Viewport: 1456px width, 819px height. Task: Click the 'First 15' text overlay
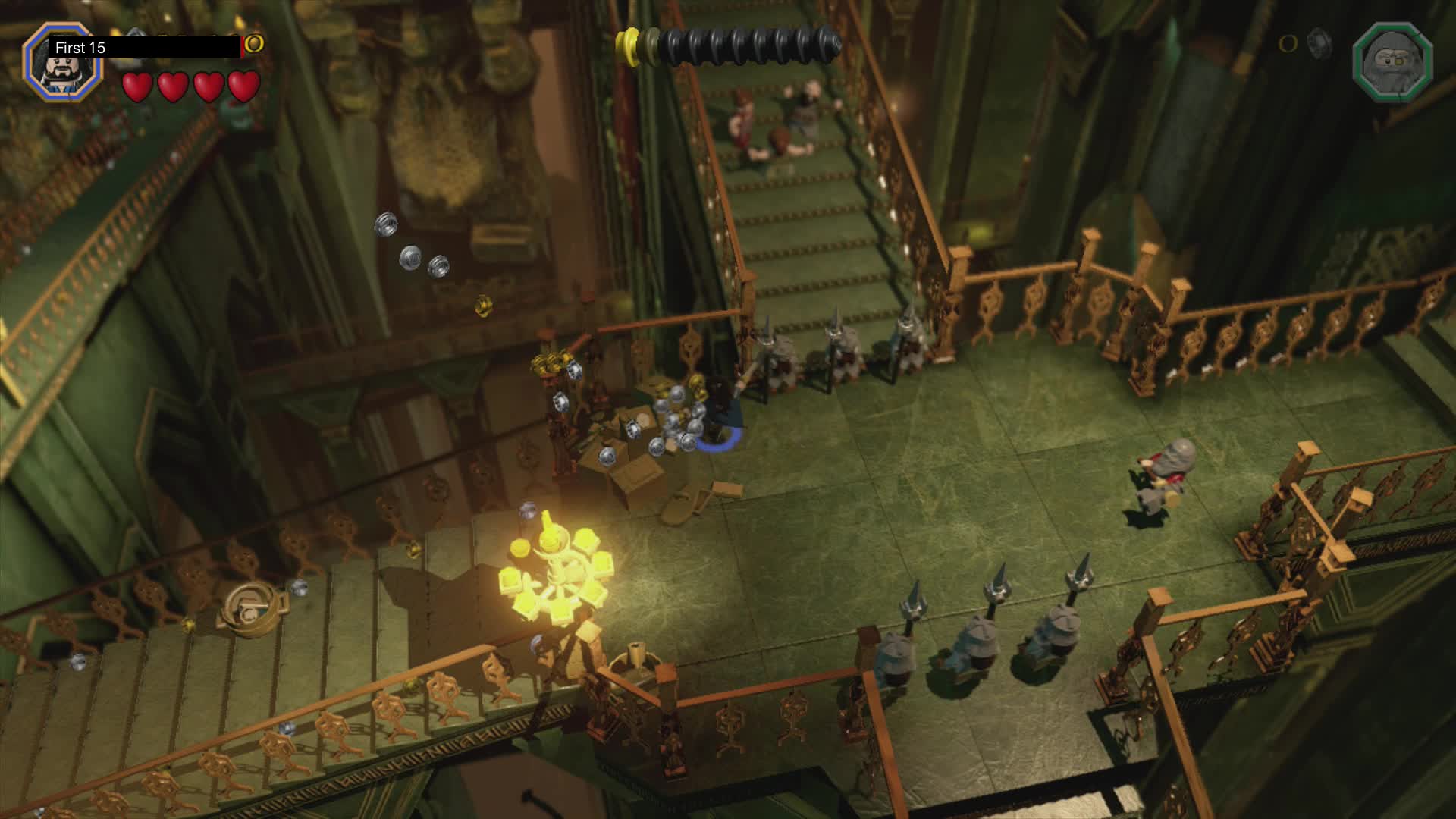pyautogui.click(x=79, y=47)
